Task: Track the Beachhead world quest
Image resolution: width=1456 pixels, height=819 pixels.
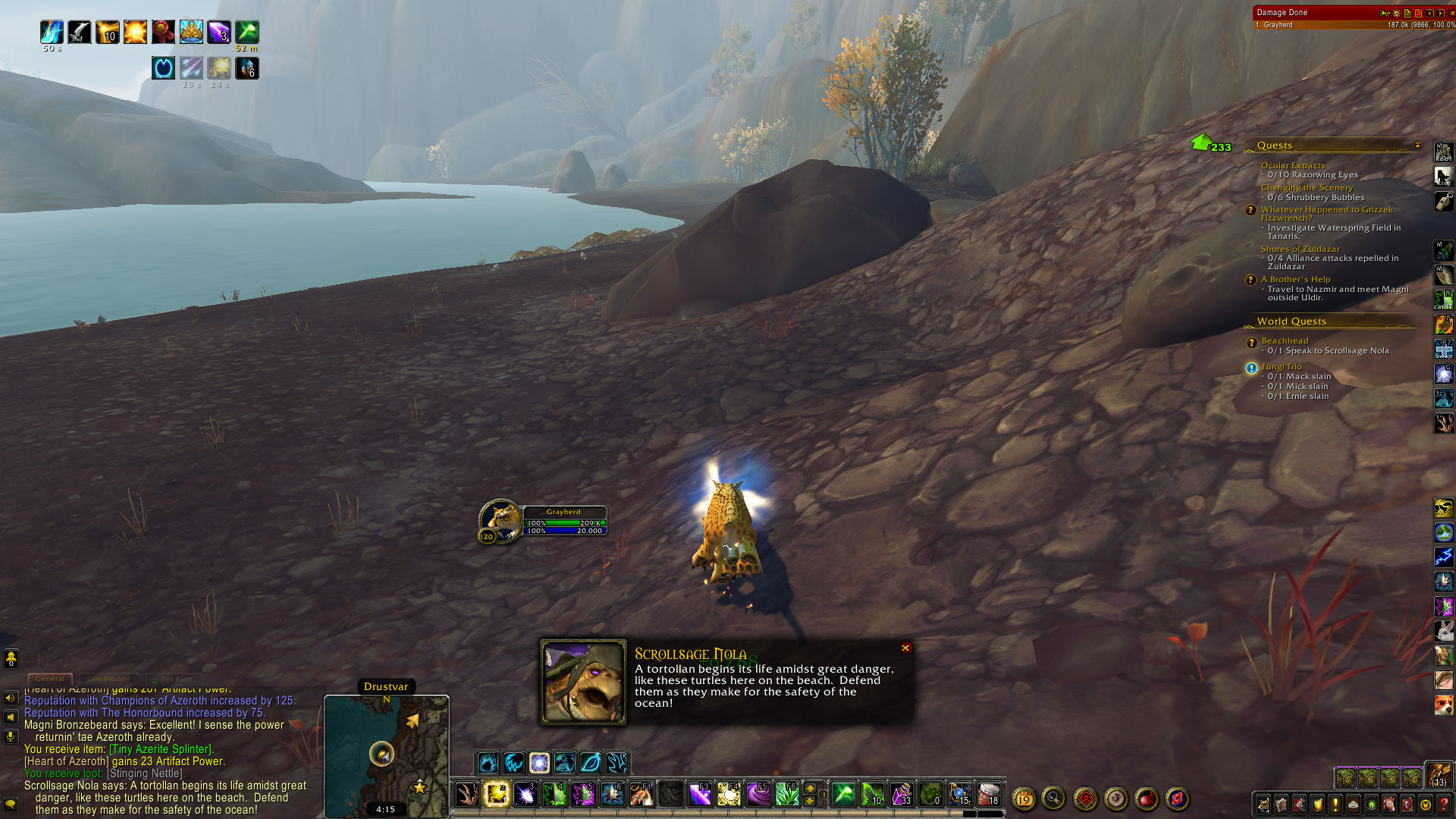Action: click(1285, 341)
